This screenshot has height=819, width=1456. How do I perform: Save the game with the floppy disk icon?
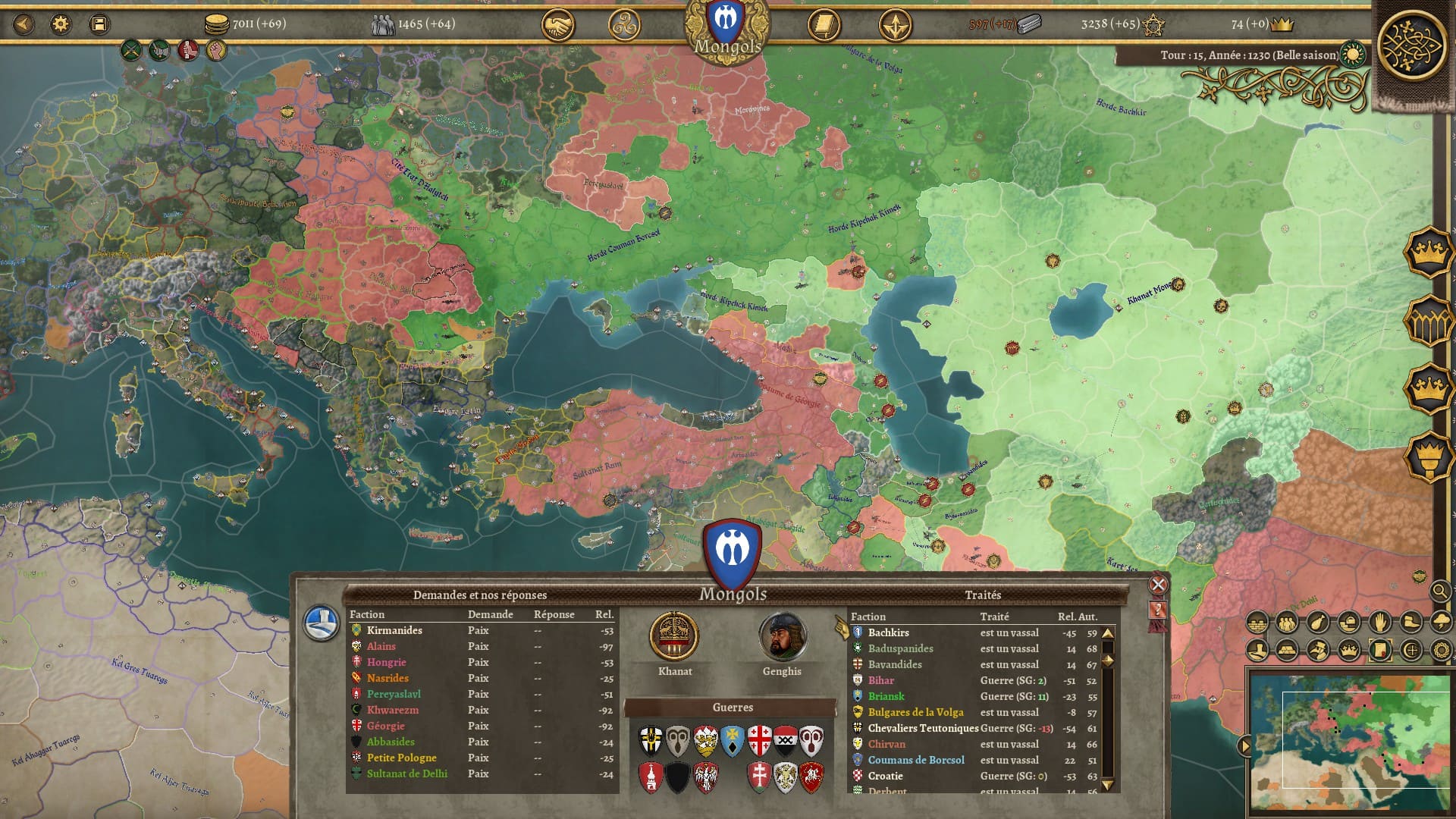(x=99, y=24)
